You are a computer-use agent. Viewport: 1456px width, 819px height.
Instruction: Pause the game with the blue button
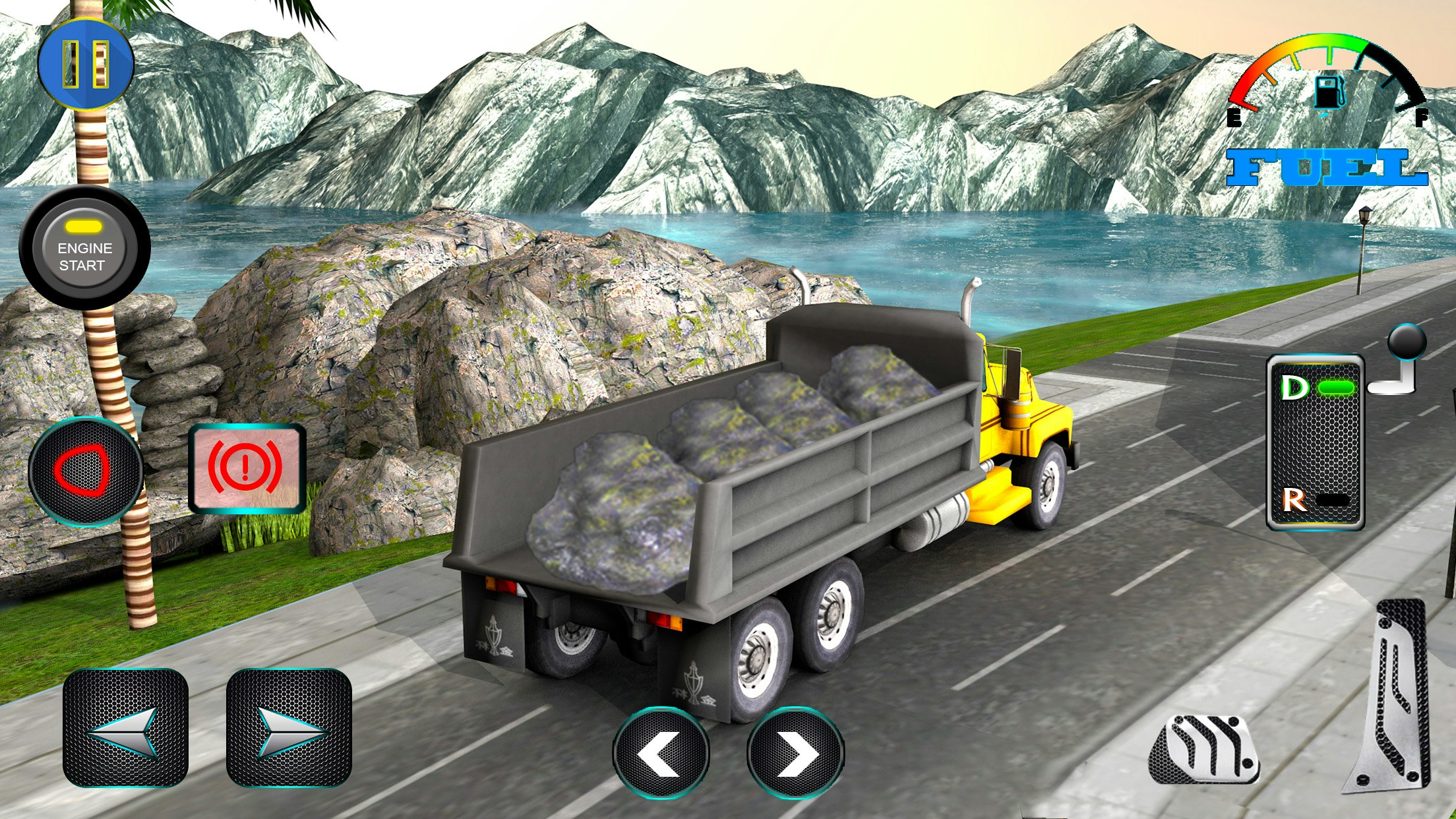(x=86, y=64)
